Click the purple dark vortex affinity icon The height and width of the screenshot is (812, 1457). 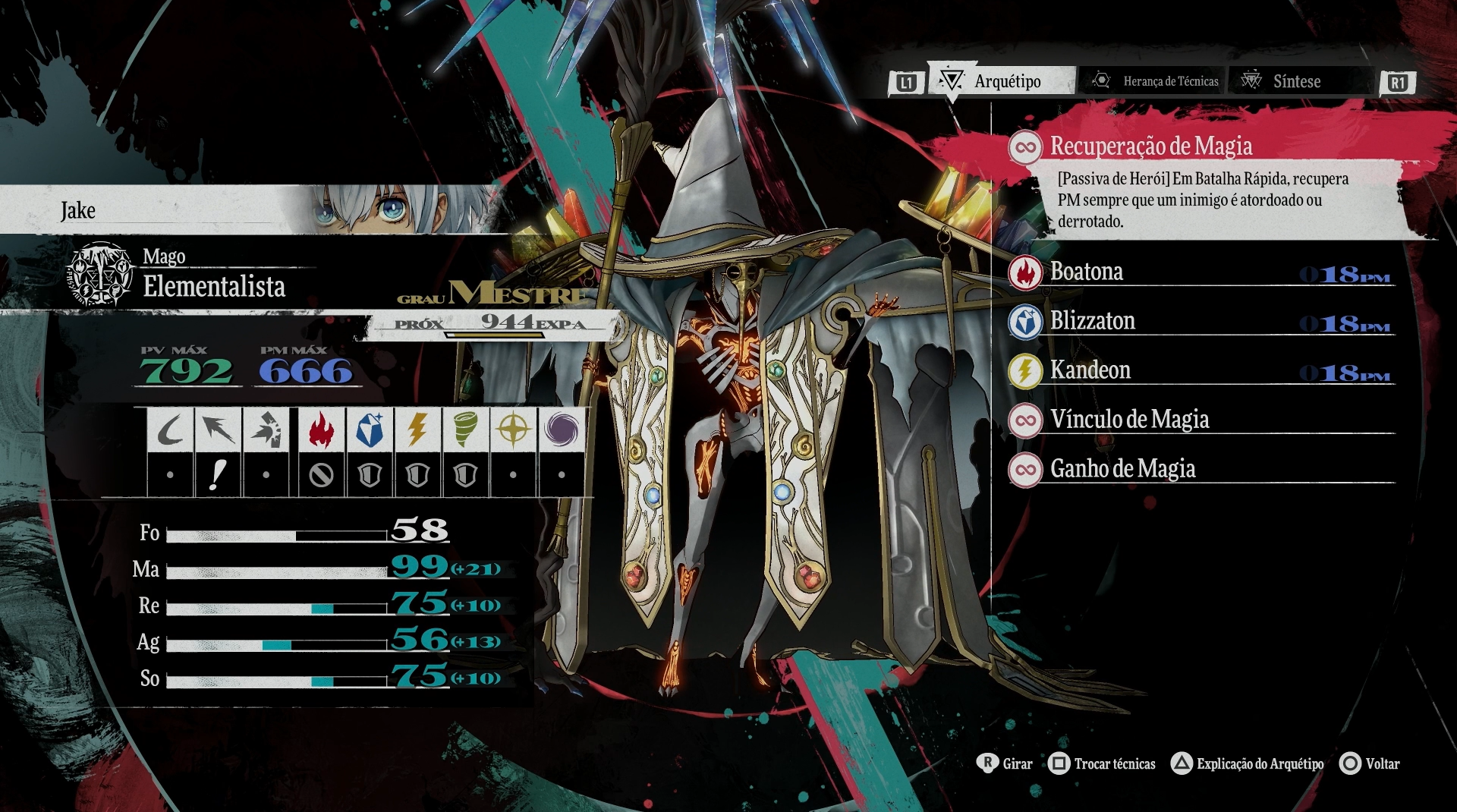pos(561,430)
